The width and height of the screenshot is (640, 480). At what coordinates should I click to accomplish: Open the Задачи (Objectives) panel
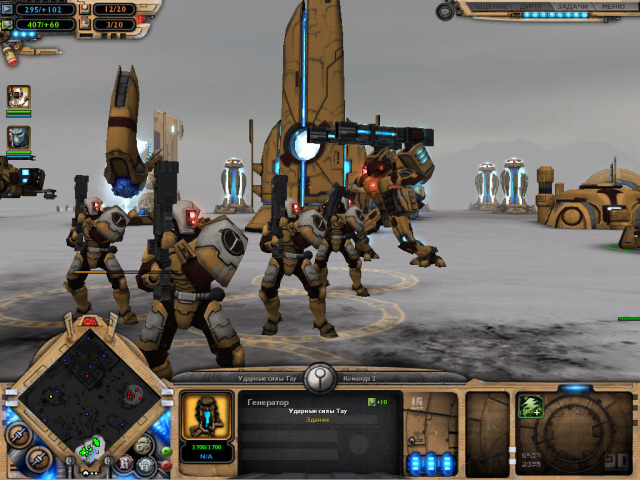[x=571, y=6]
